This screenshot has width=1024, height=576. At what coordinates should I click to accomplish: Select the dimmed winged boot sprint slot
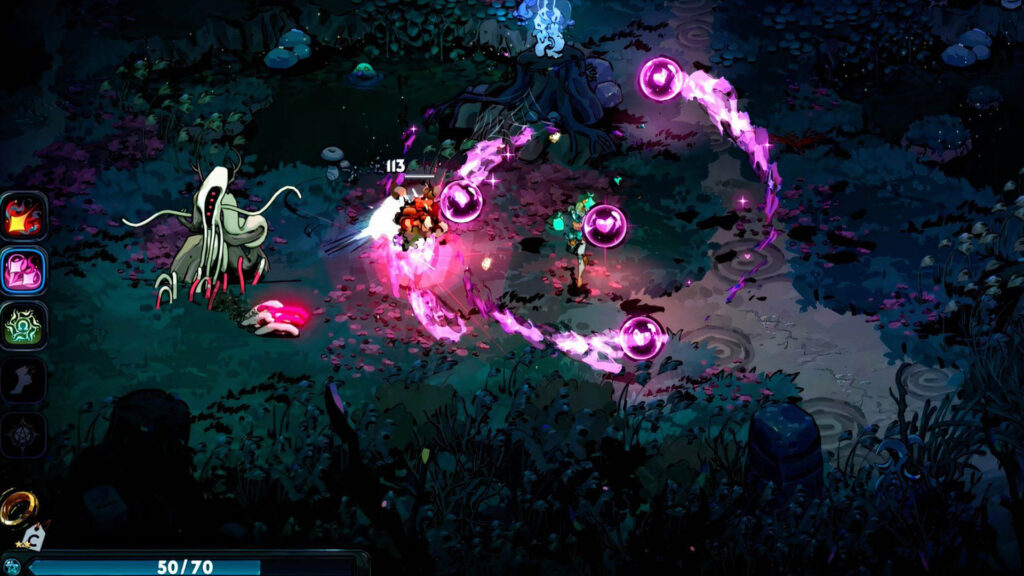23,381
